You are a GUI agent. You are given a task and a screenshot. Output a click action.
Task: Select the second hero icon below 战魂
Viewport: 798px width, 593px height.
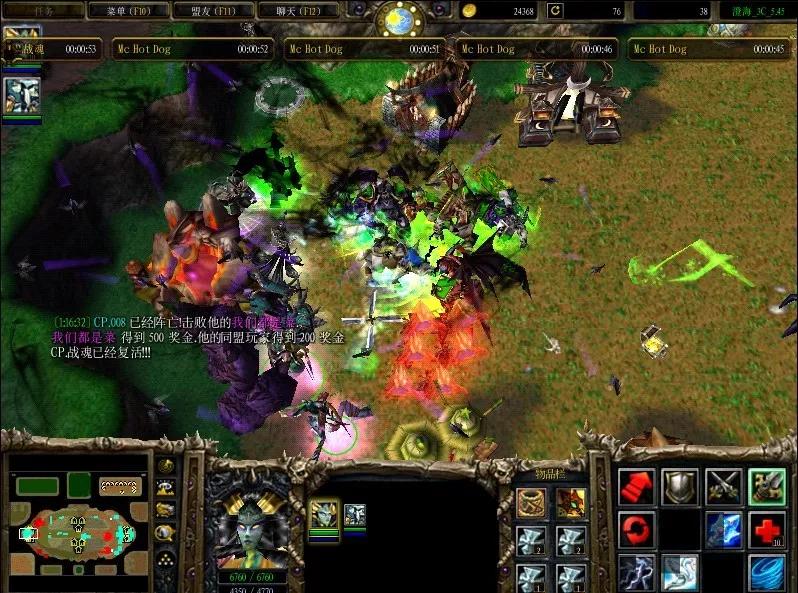(x=22, y=95)
